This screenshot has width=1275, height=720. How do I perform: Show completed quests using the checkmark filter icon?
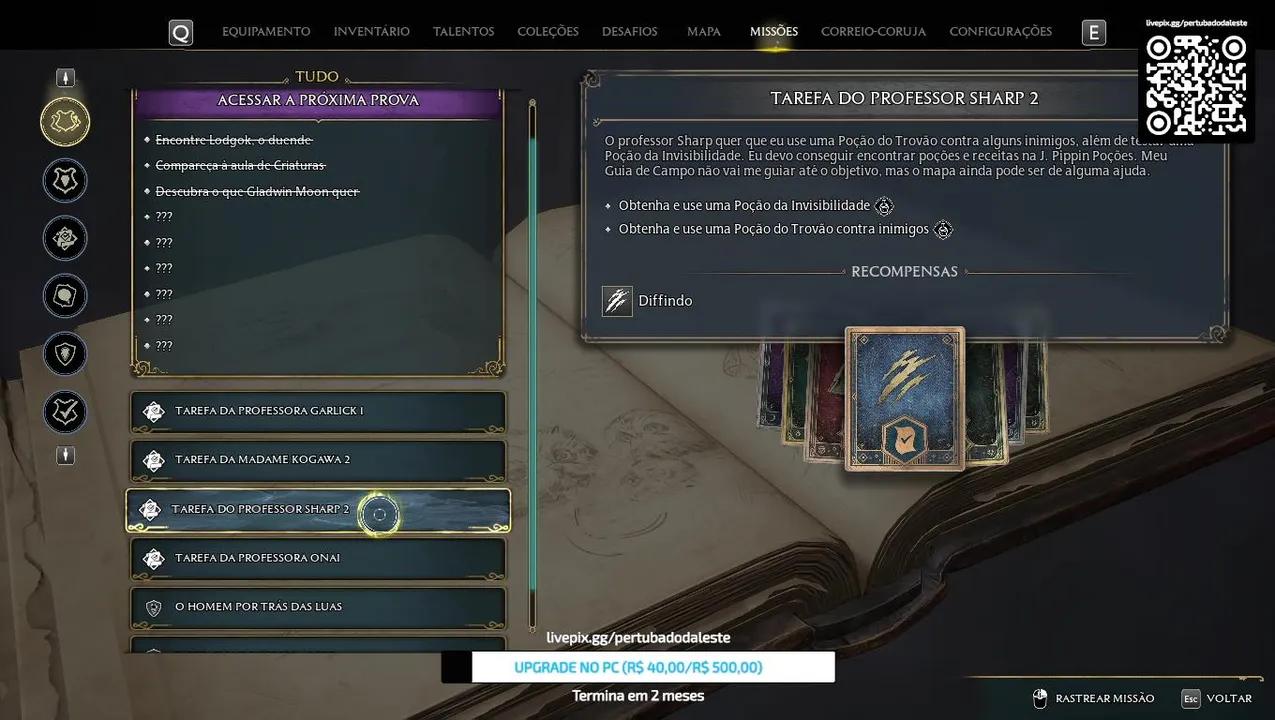point(65,412)
